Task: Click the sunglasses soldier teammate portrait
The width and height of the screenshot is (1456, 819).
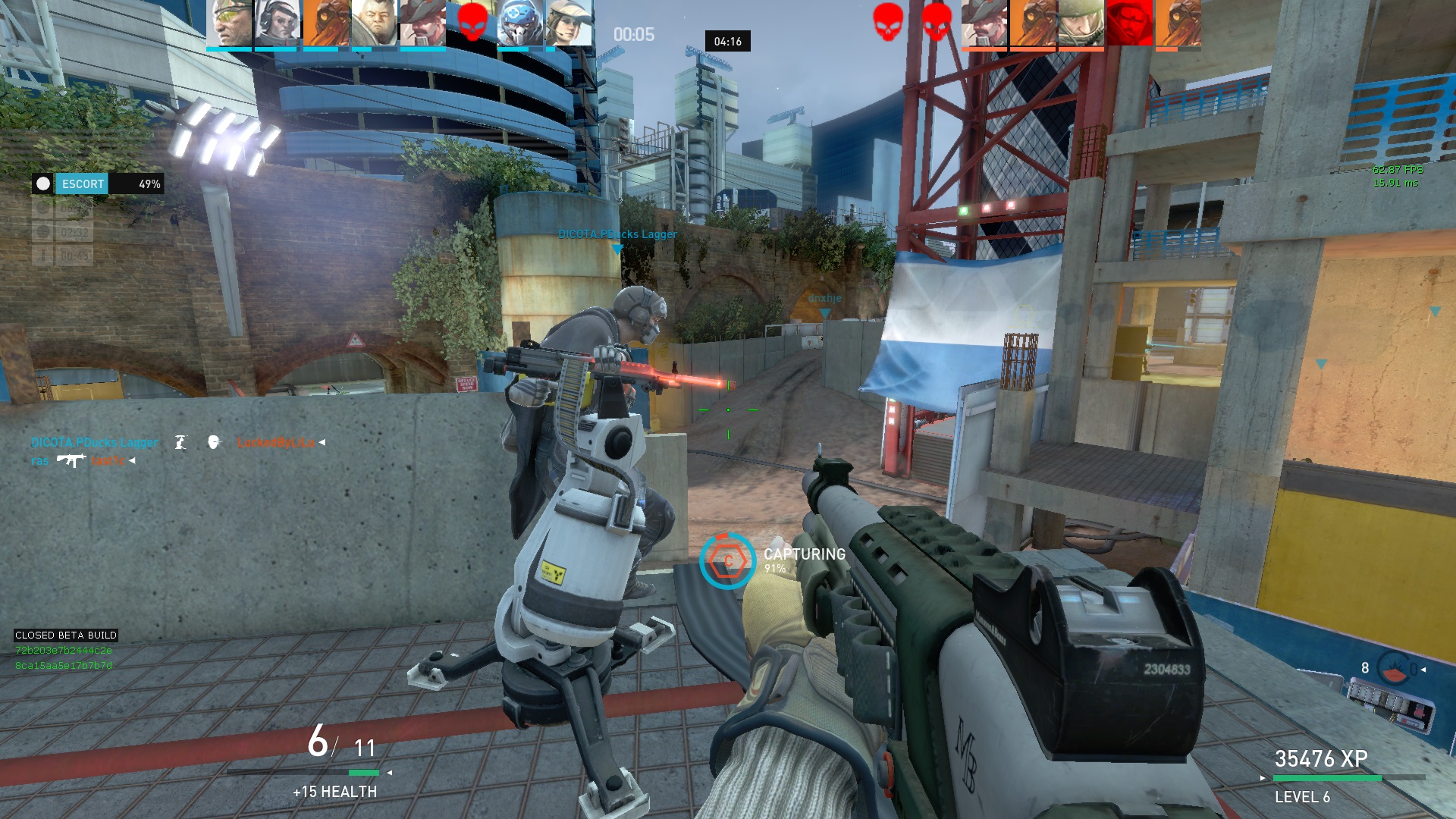Action: 228,24
